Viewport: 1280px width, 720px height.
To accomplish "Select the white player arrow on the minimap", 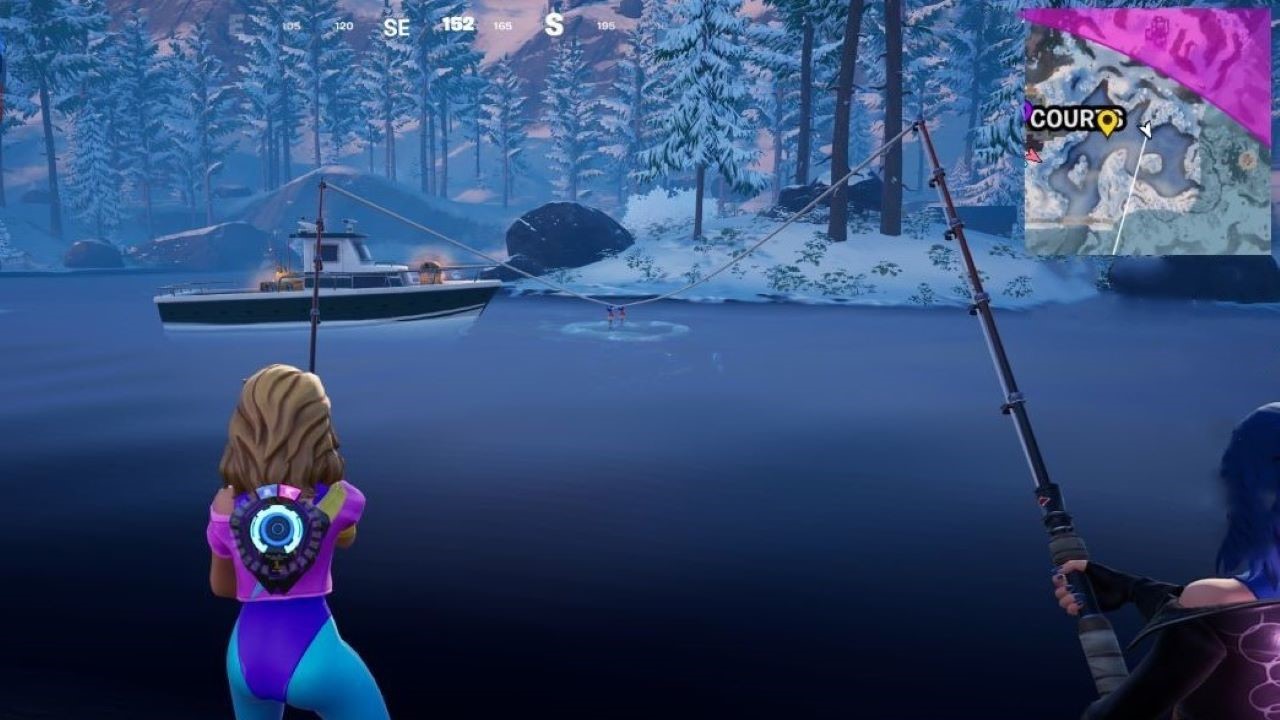I will (x=1146, y=128).
